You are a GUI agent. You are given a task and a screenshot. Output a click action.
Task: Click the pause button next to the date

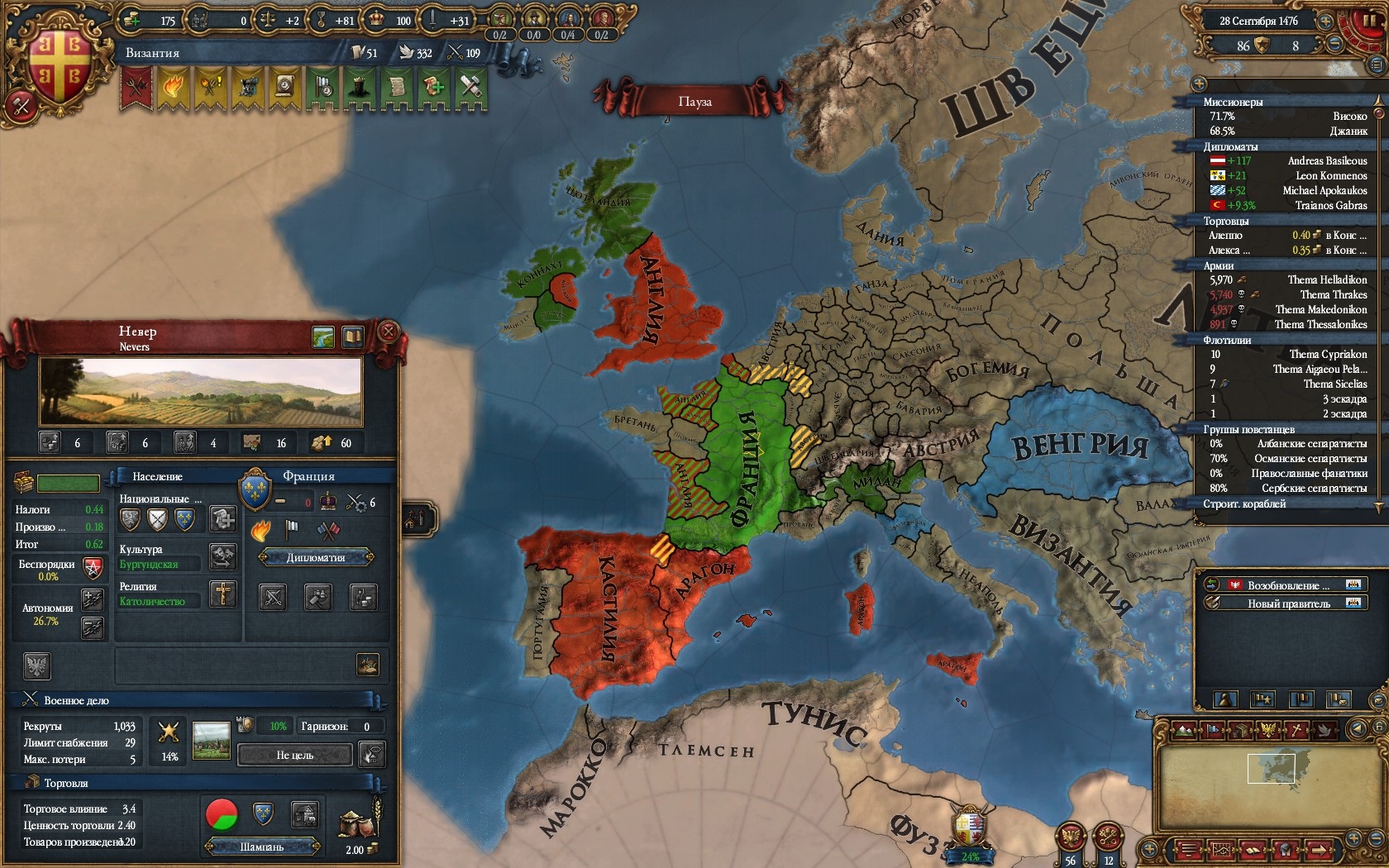(1369, 22)
